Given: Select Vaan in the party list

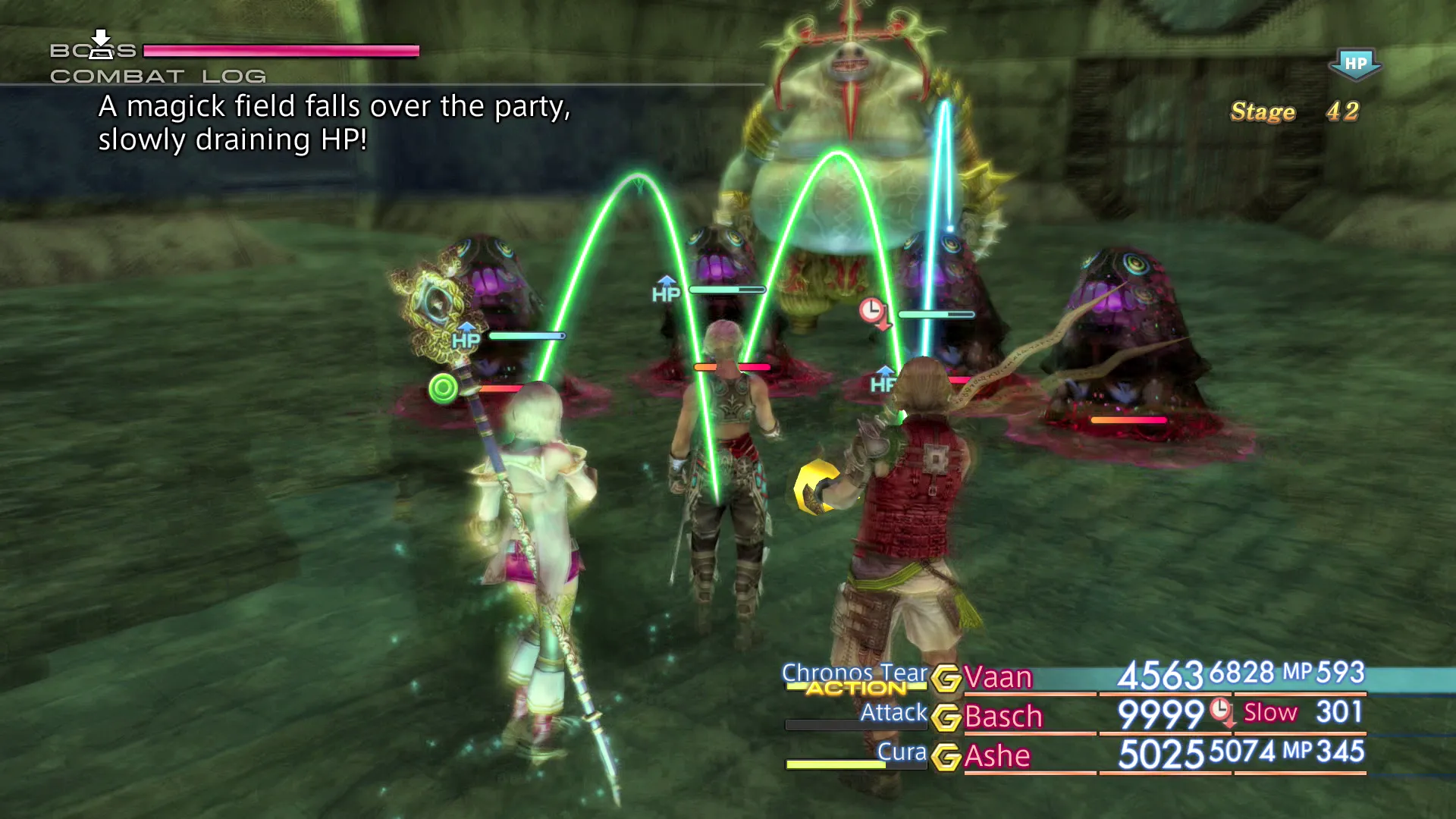Looking at the screenshot, I should [x=998, y=677].
